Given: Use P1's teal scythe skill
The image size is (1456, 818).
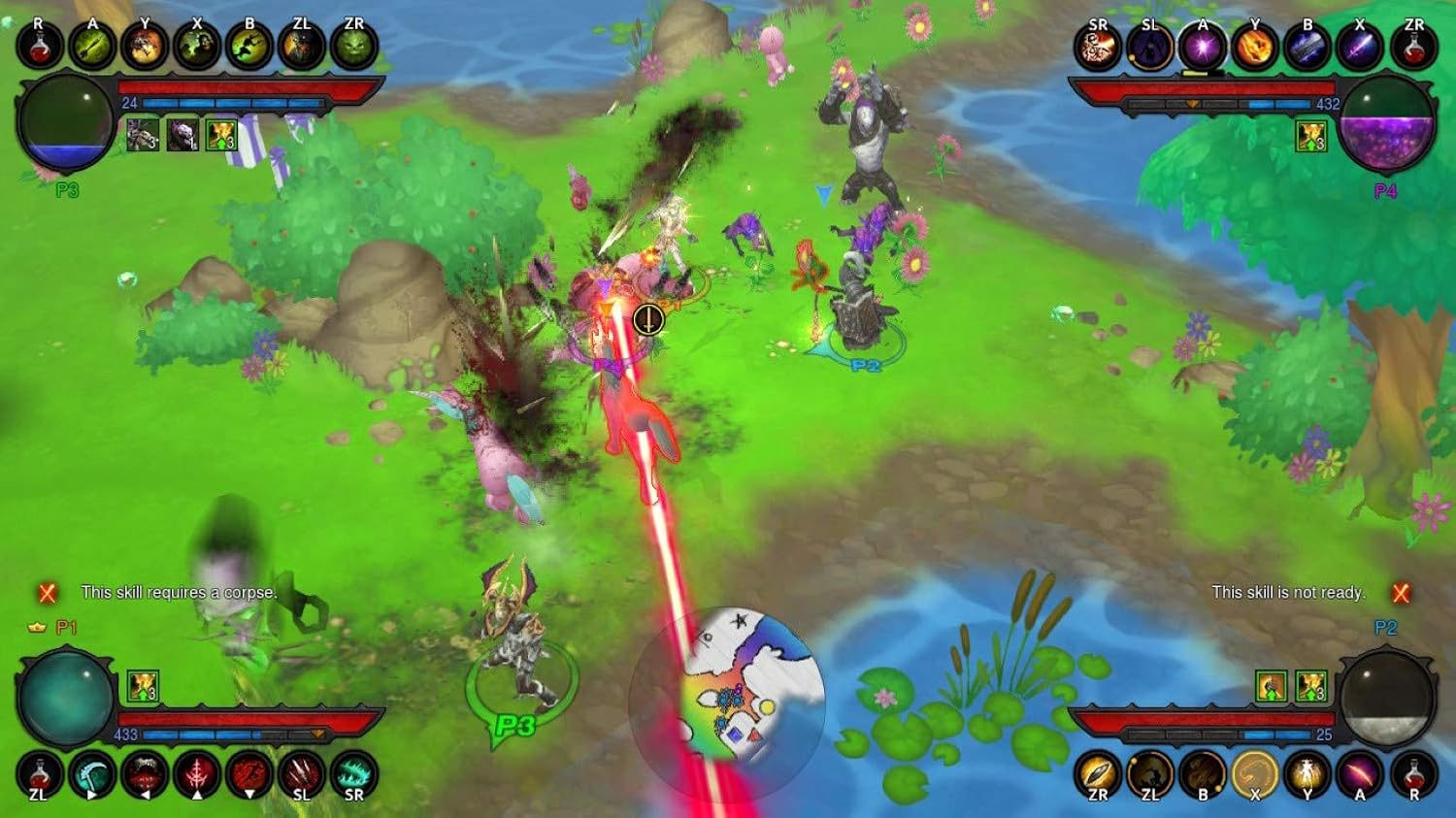Looking at the screenshot, I should pos(92,775).
